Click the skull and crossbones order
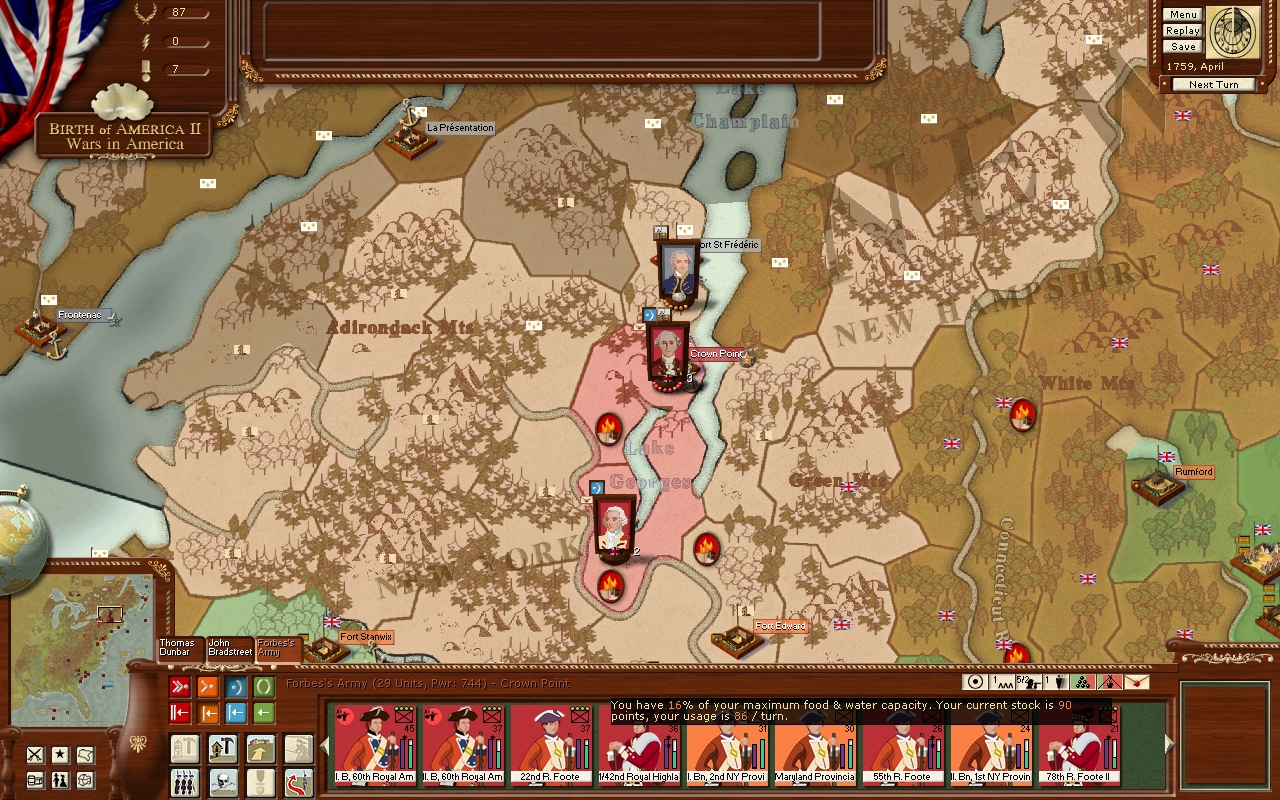The width and height of the screenshot is (1280, 800). pos(222,782)
